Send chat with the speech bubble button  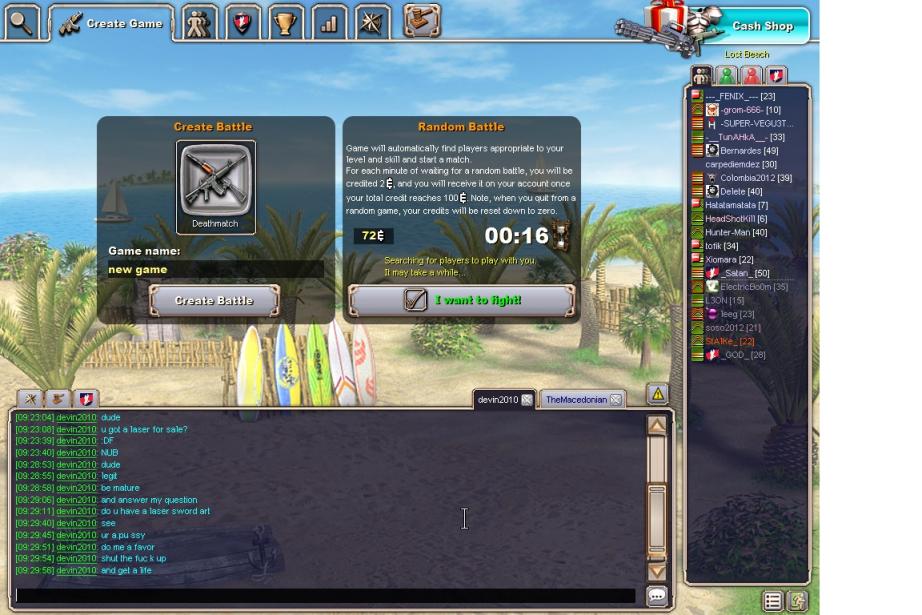click(x=657, y=596)
